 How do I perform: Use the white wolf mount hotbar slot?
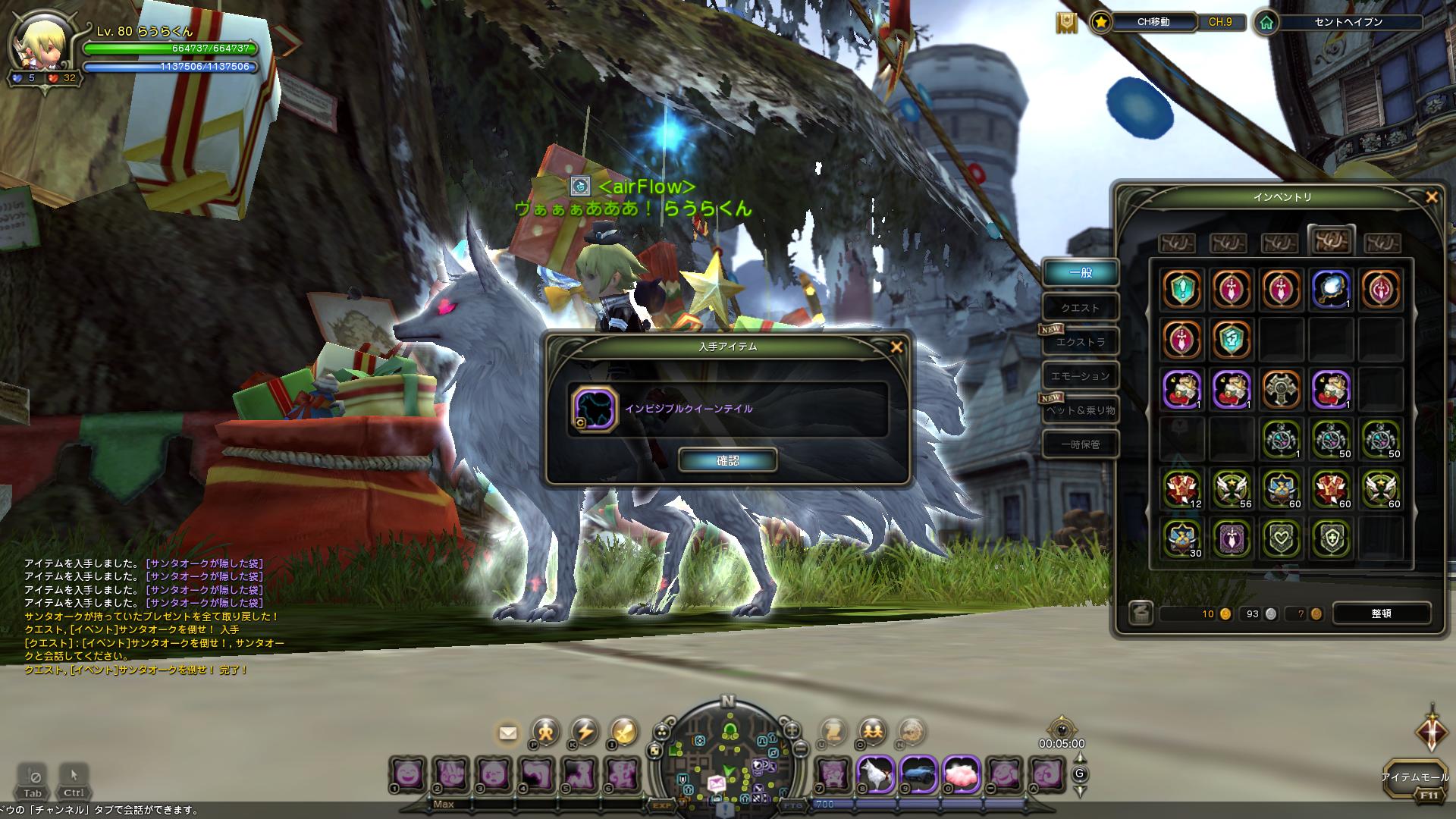(875, 775)
